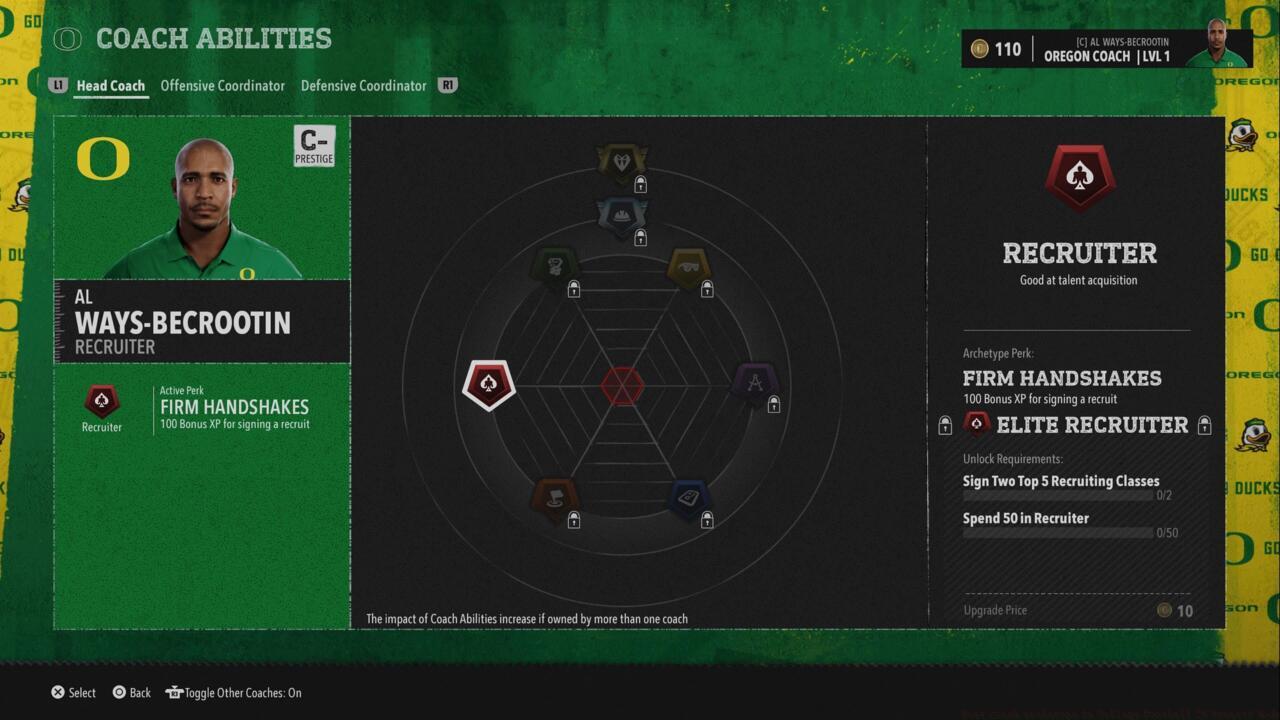1280x720 pixels.
Task: Select the blue whistle archetype at top
Action: coord(622,213)
